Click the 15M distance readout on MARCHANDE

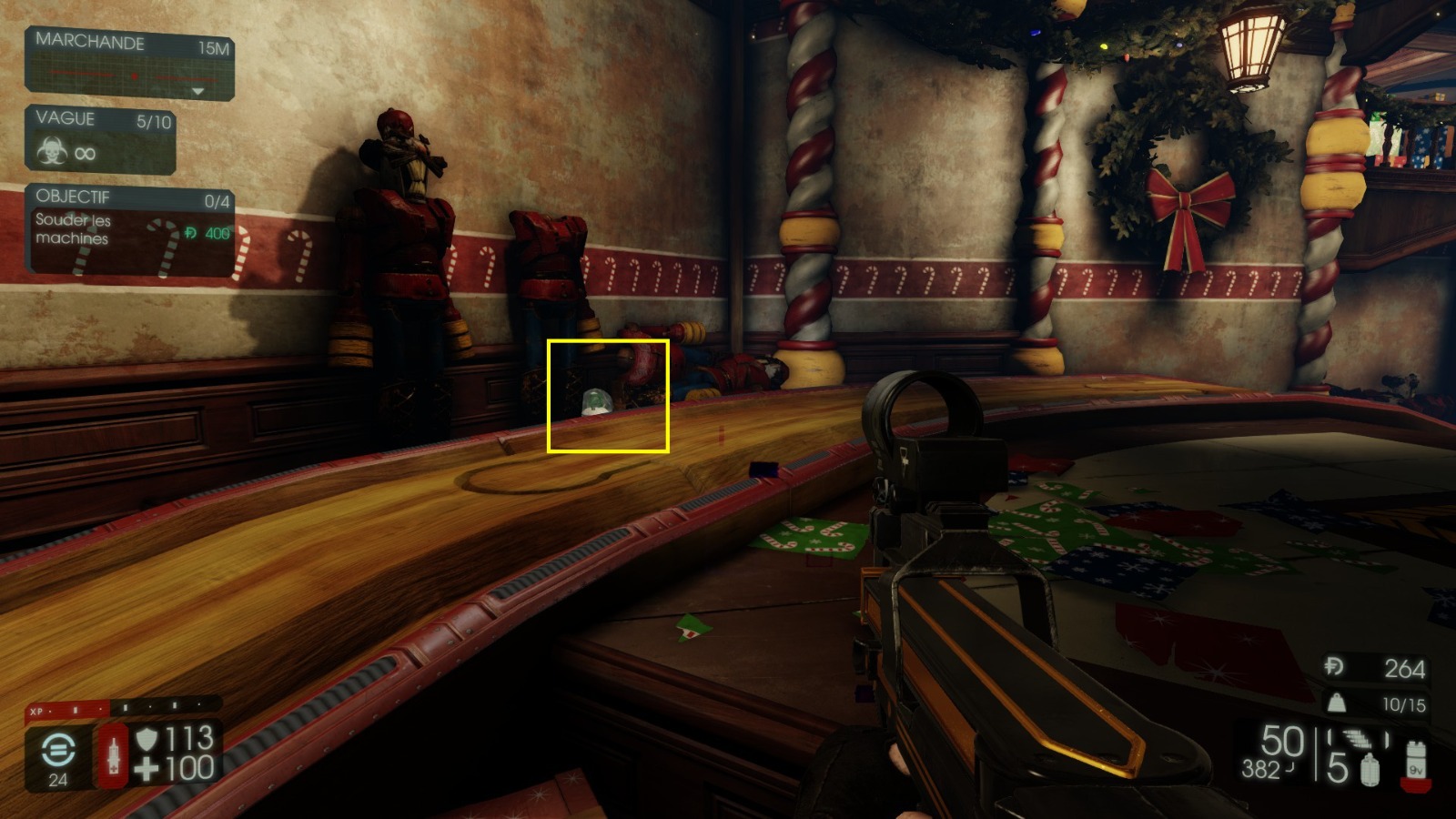pos(214,45)
